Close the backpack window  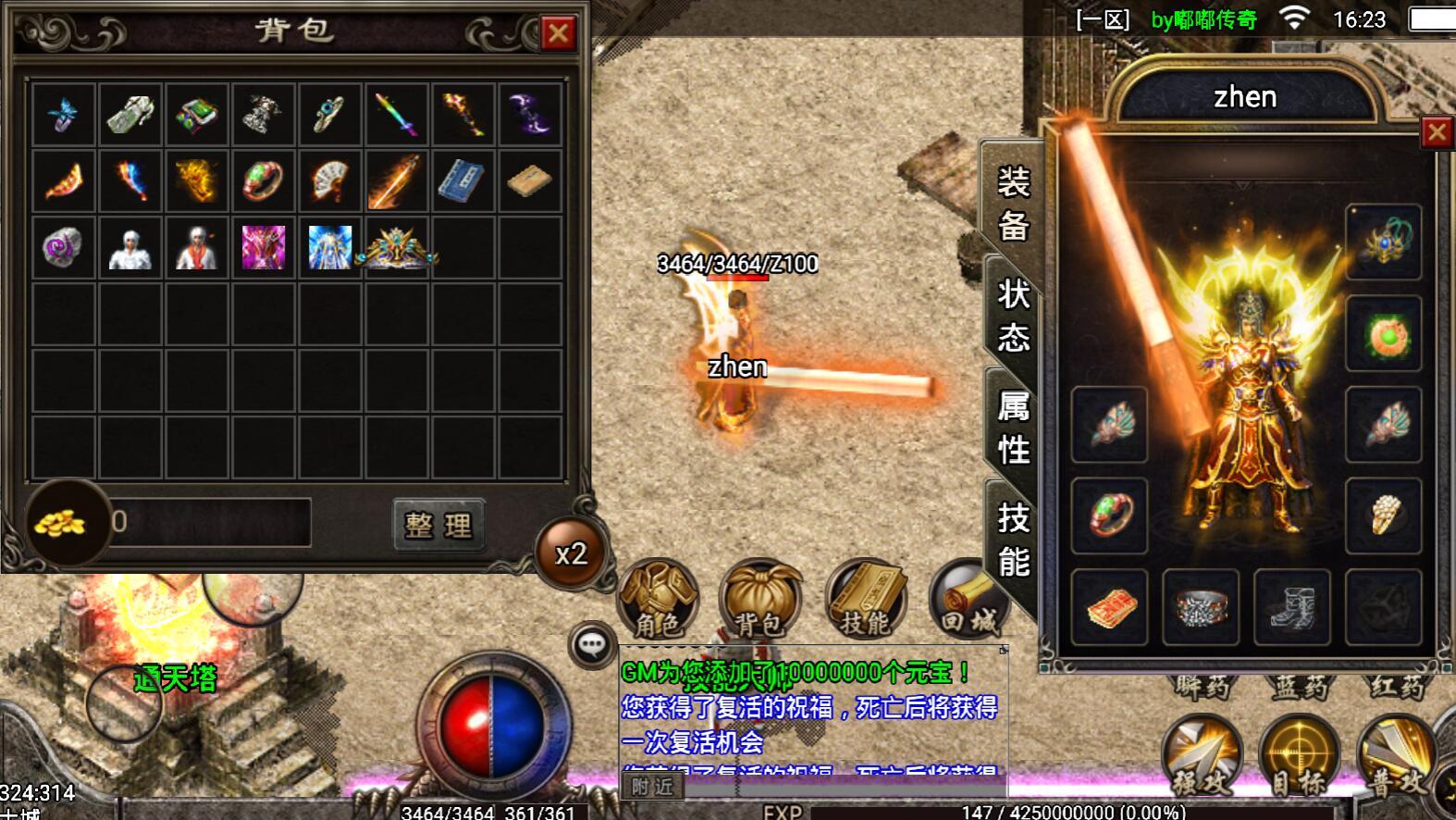point(558,34)
